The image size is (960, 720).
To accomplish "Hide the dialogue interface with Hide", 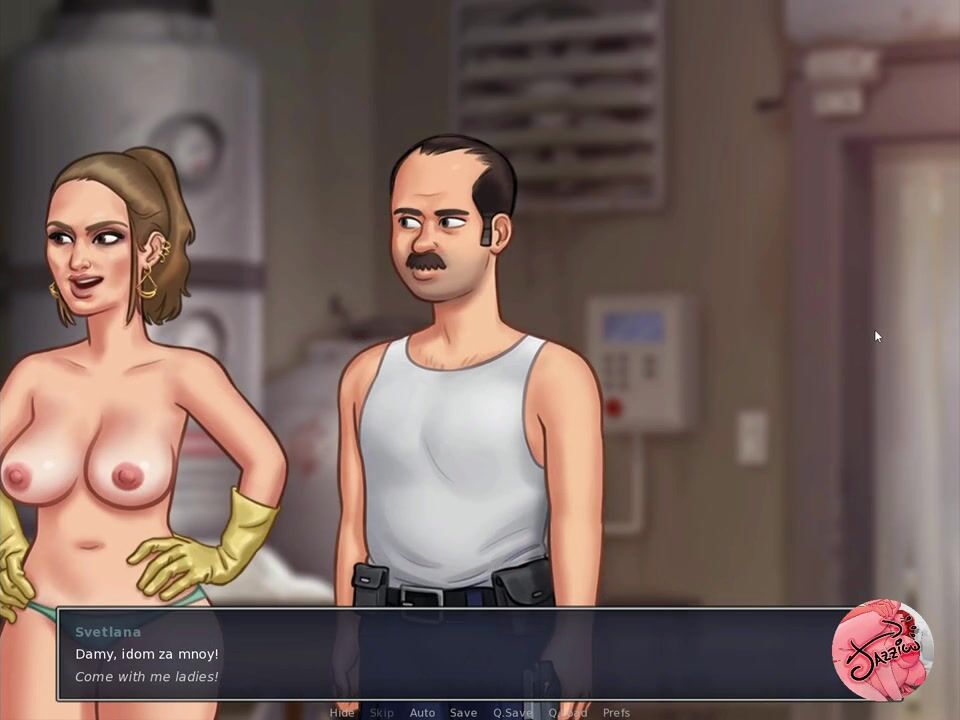I will point(342,713).
